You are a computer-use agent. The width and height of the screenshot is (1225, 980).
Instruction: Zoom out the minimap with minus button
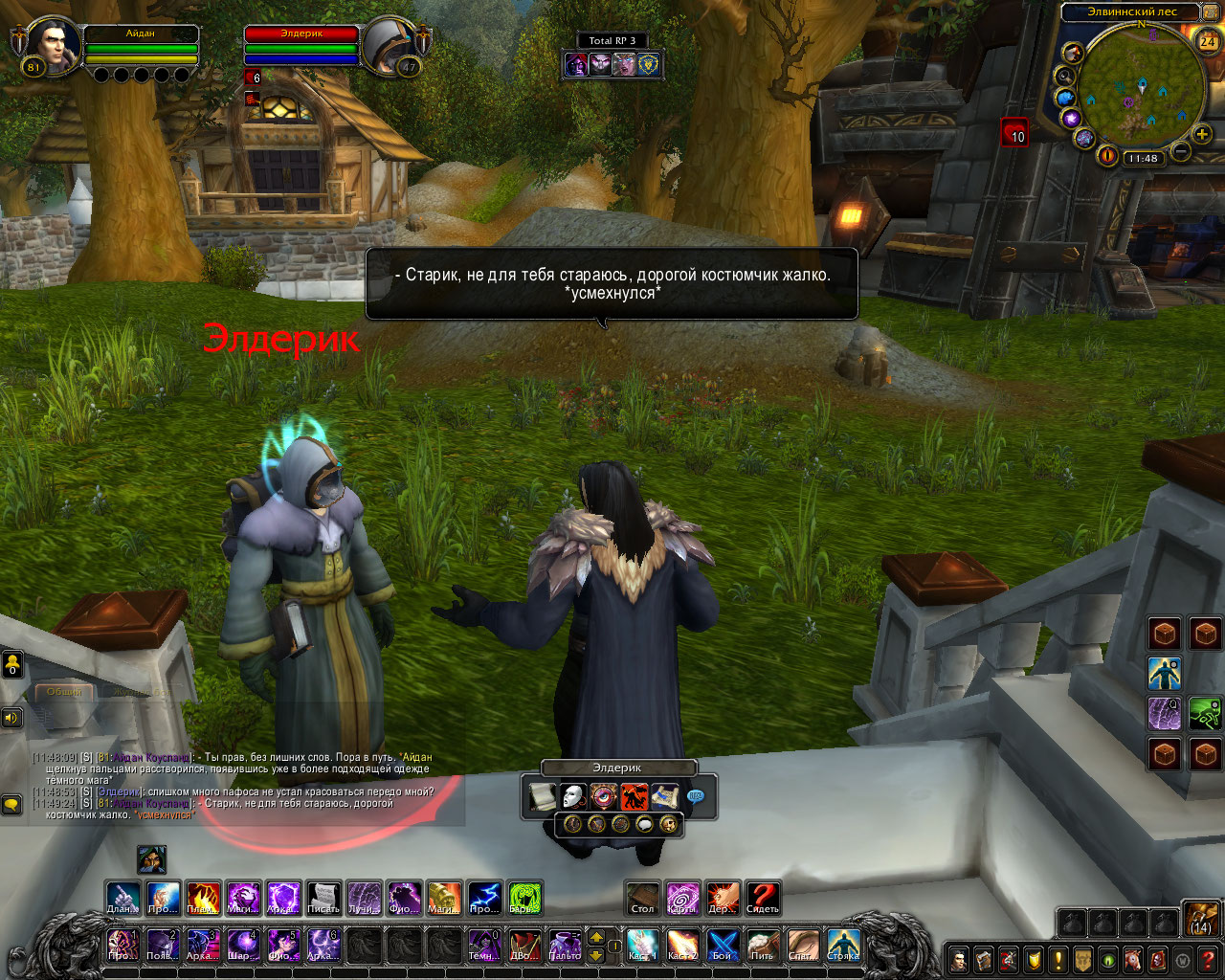1181,151
